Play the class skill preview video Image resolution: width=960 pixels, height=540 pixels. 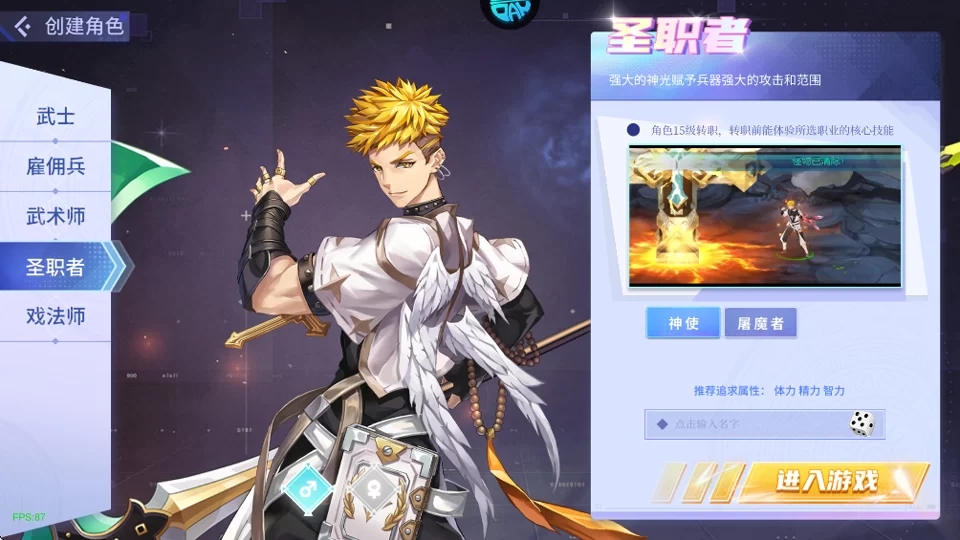(765, 216)
